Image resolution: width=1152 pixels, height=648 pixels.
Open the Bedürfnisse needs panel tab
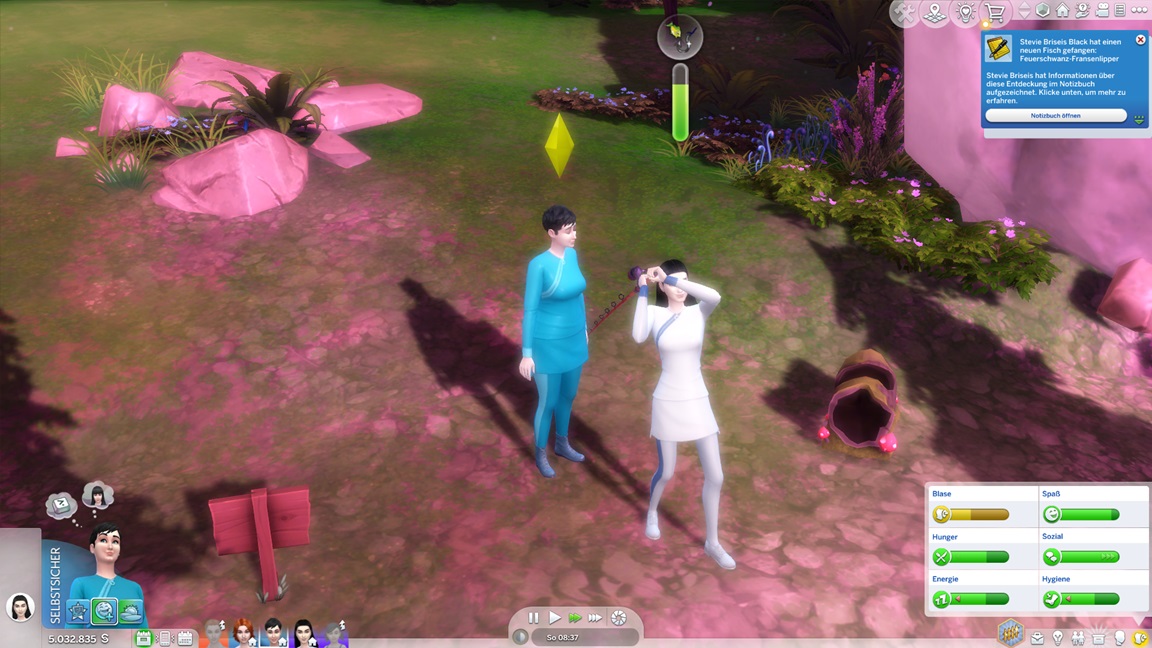1140,638
